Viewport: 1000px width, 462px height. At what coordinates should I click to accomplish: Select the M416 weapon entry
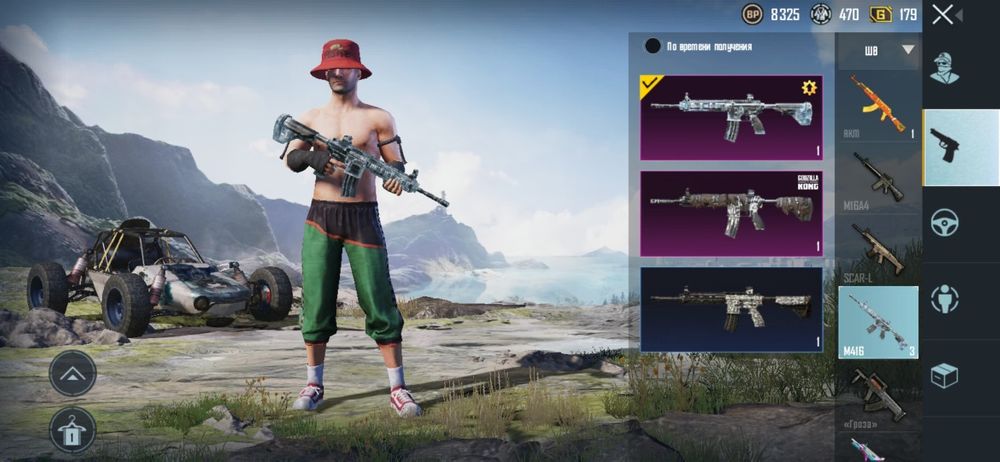878,322
